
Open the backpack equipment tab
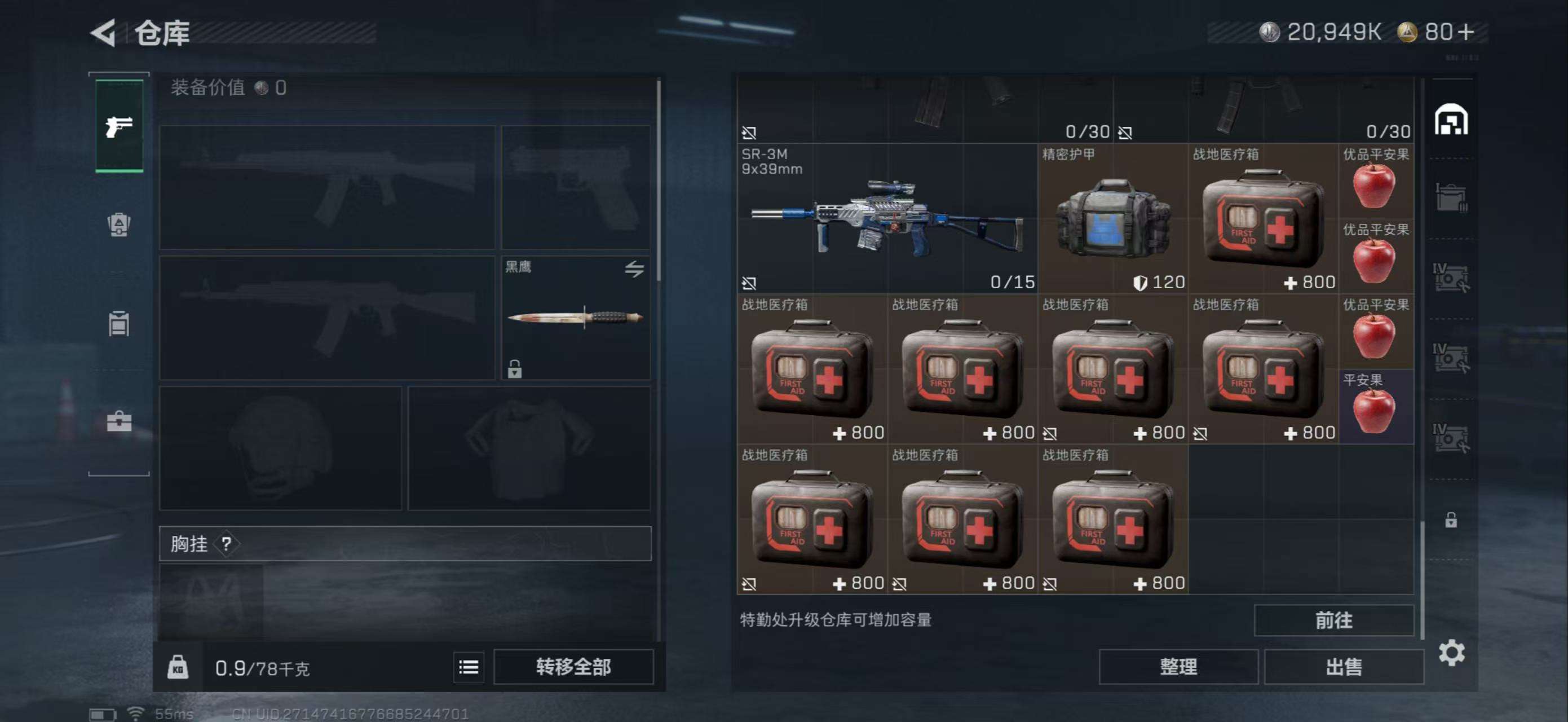point(118,225)
